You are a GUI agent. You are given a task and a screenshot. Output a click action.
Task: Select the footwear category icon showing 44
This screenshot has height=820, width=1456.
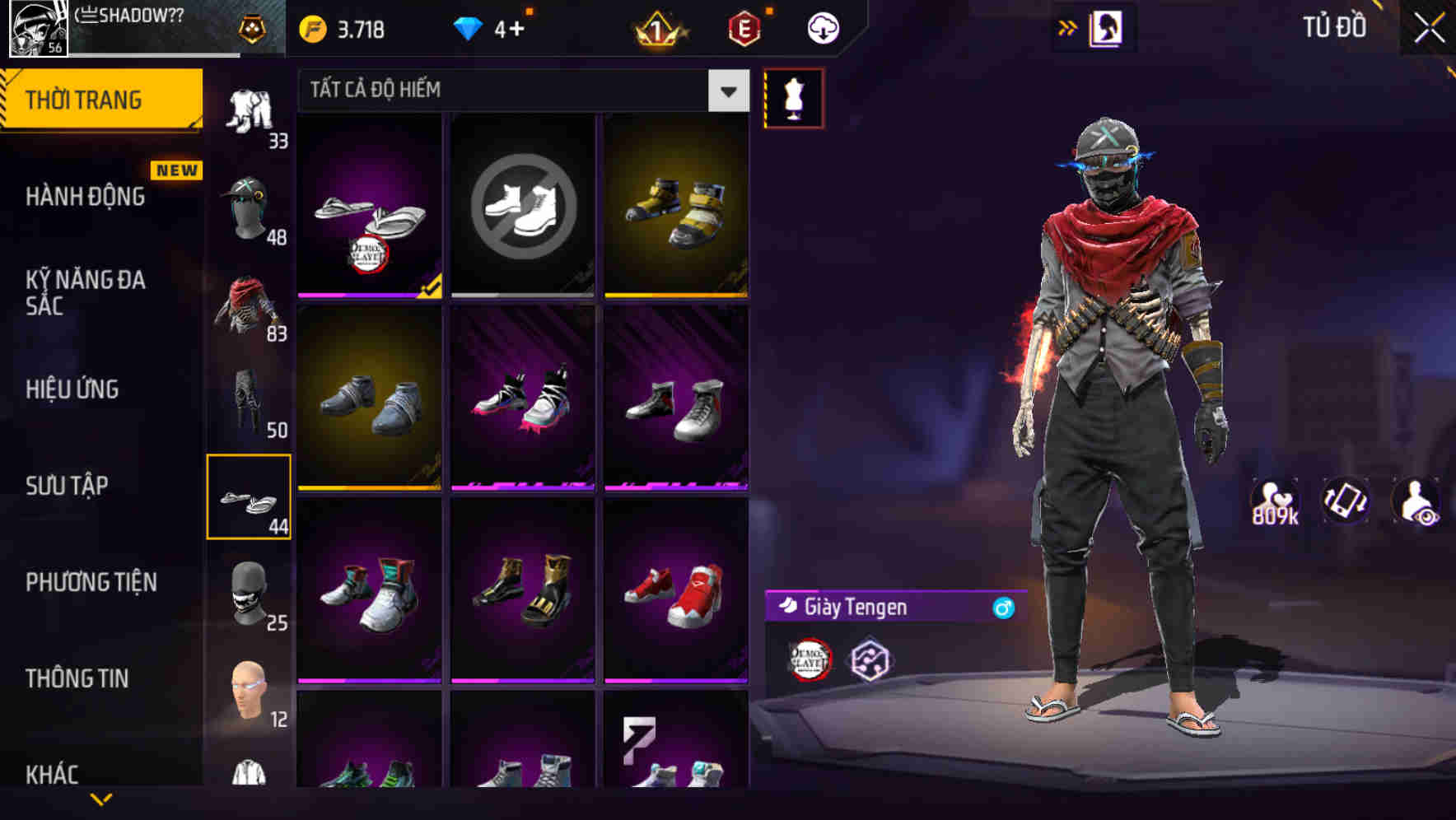click(249, 498)
